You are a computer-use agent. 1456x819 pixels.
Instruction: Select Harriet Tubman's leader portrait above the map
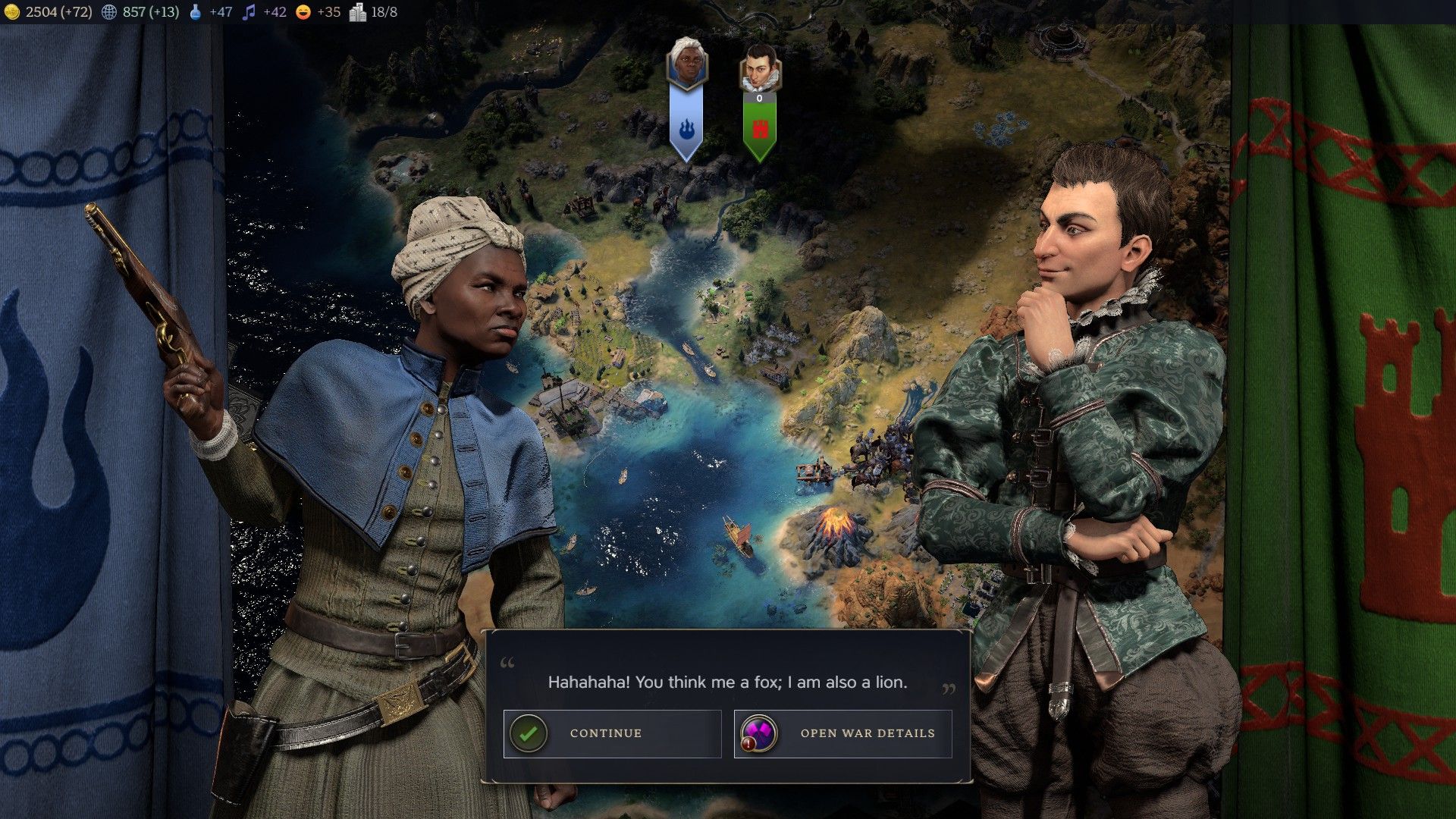(x=687, y=62)
